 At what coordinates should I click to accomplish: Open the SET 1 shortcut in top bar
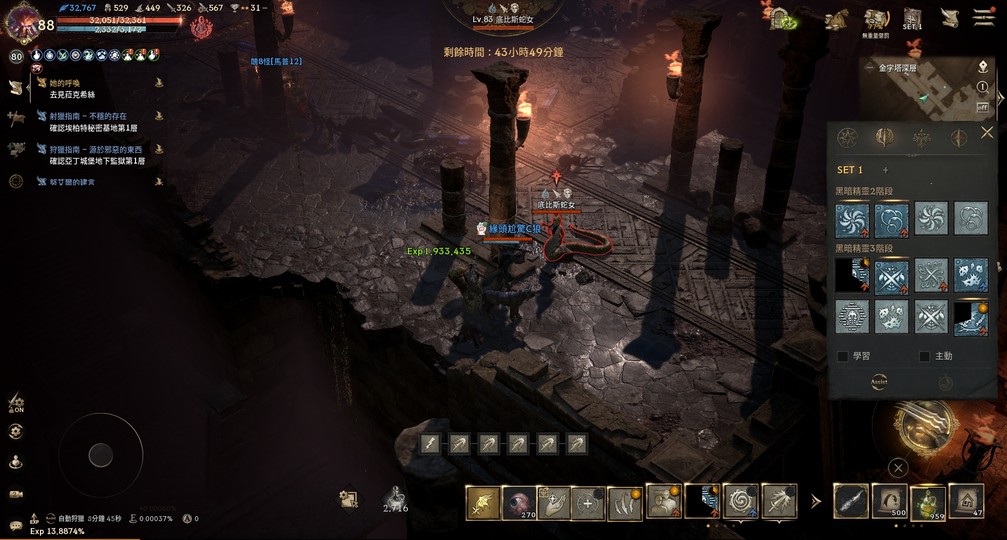(x=912, y=19)
